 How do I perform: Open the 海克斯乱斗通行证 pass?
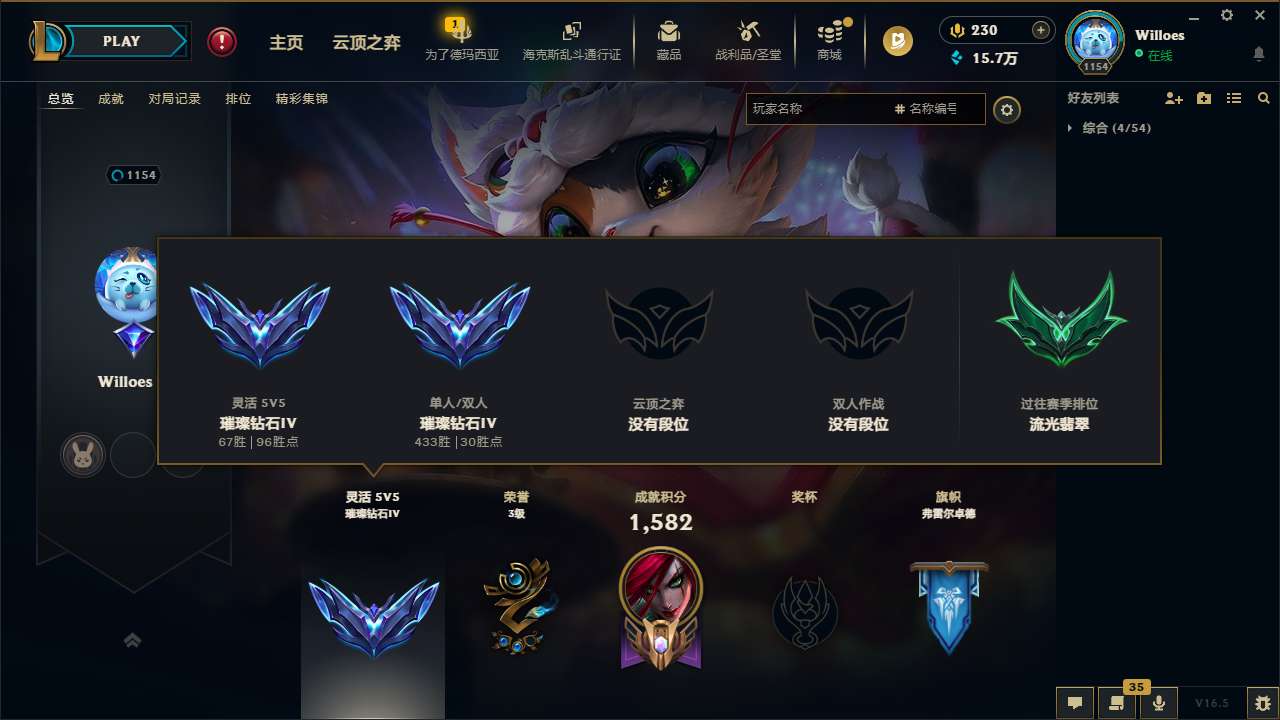point(571,41)
